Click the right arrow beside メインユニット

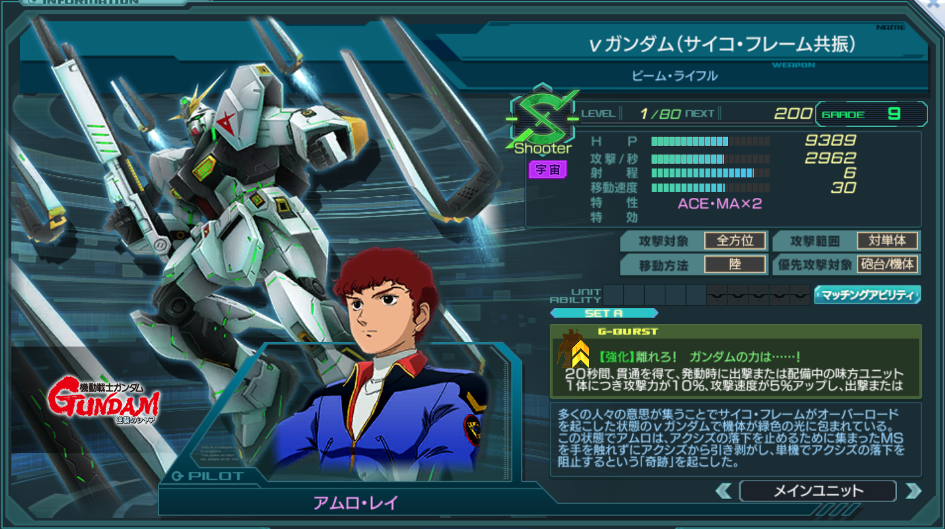[x=912, y=491]
